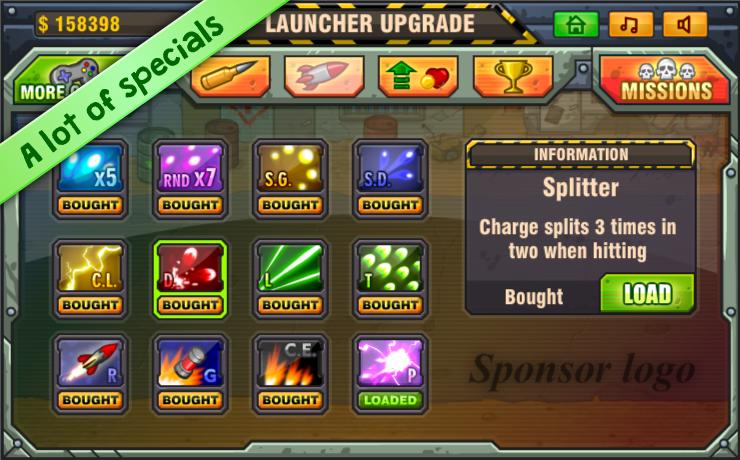
Task: Select the green laser L special
Action: pyautogui.click(x=290, y=268)
